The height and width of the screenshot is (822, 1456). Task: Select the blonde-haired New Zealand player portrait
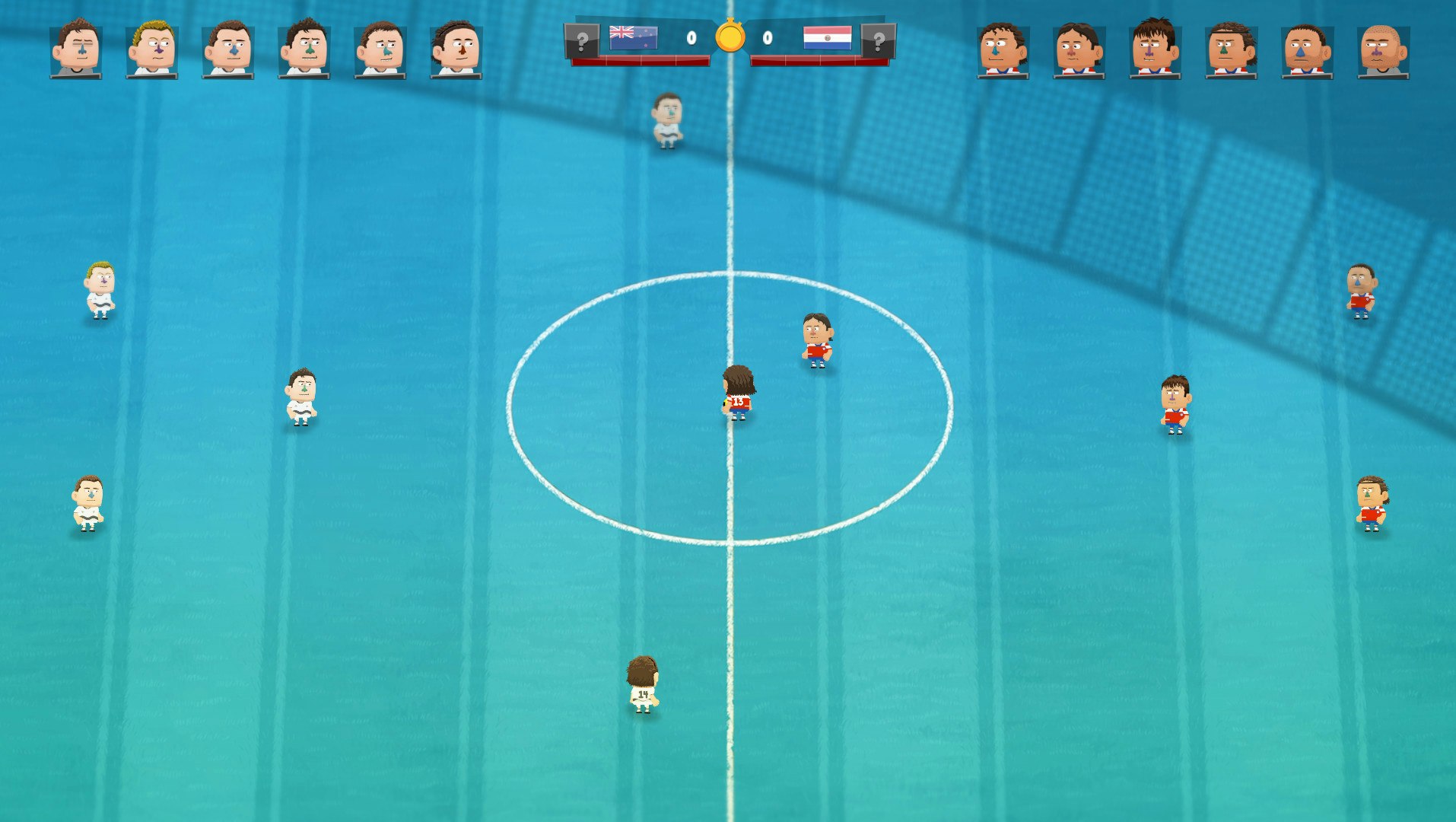tap(151, 47)
